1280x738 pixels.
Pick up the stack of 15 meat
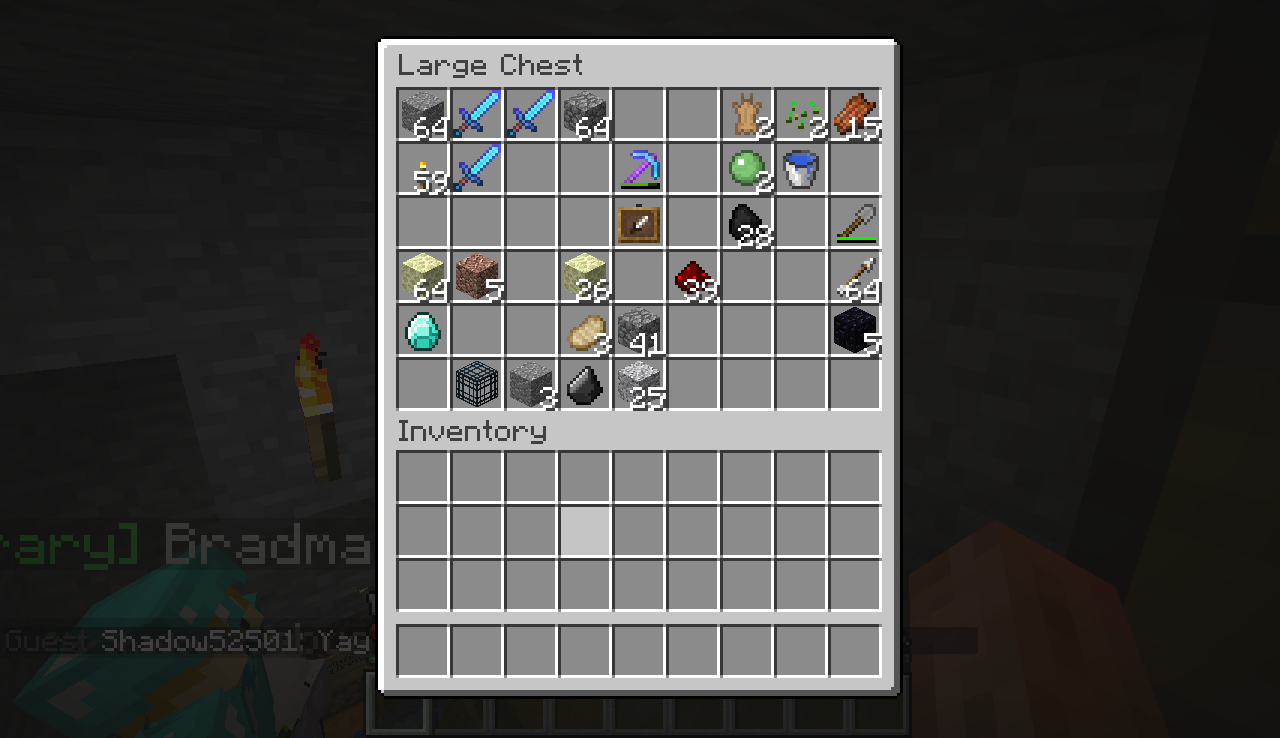click(855, 114)
